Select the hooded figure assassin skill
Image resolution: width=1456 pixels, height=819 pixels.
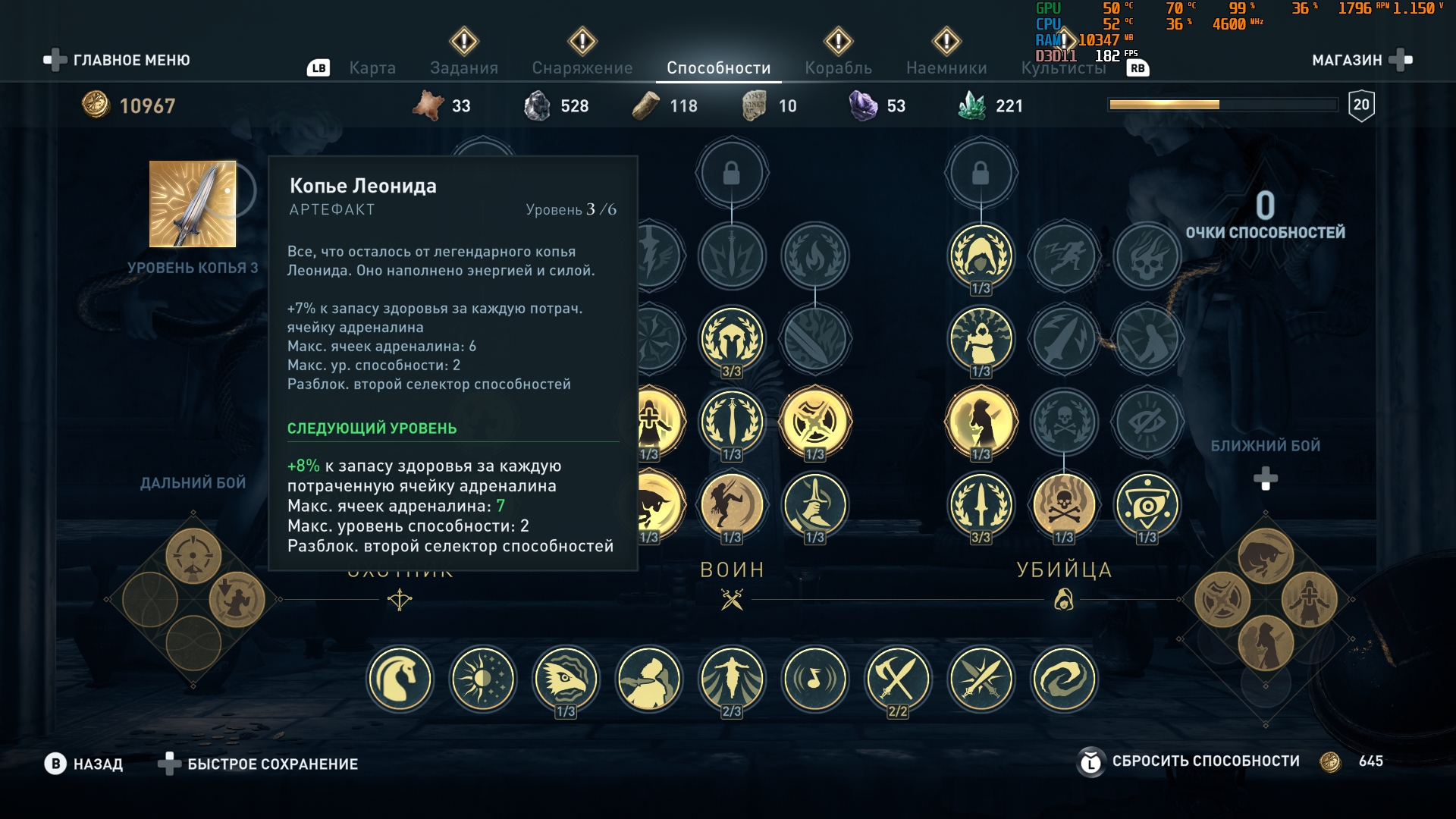point(981,256)
